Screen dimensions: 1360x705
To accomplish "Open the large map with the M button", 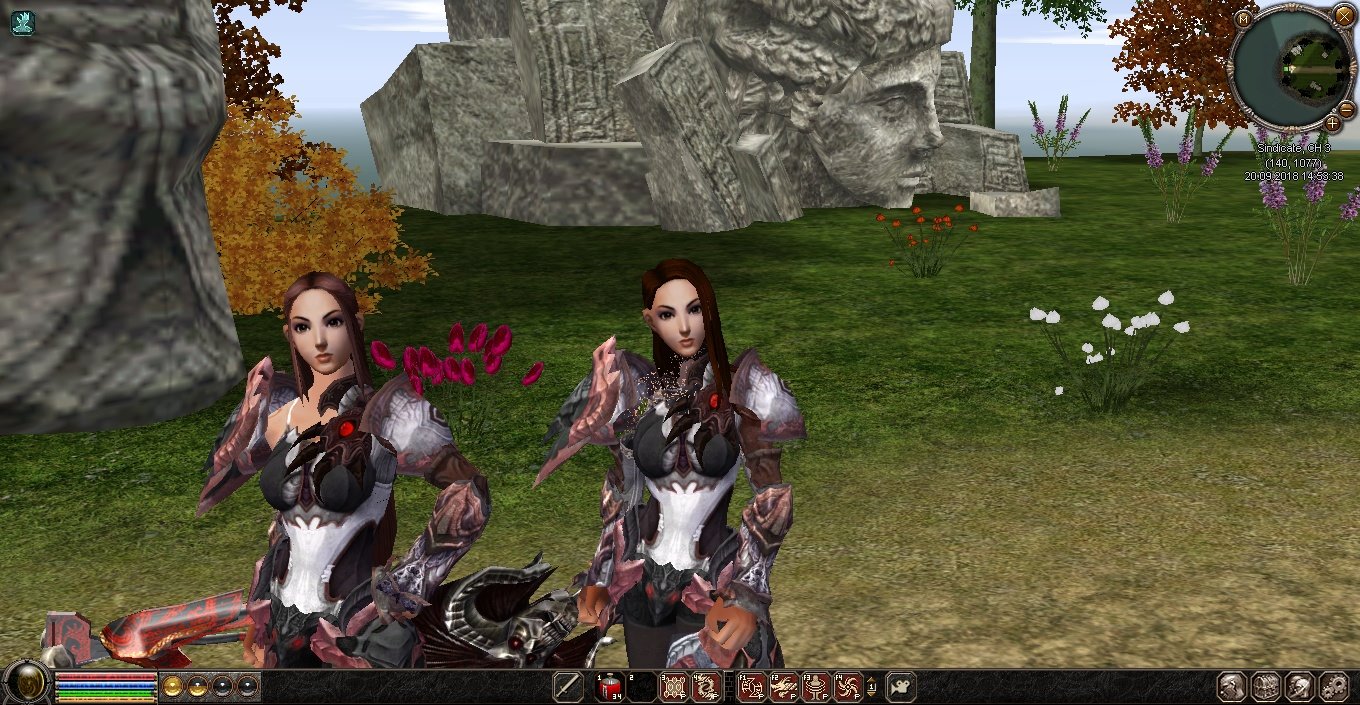I will (x=1243, y=19).
